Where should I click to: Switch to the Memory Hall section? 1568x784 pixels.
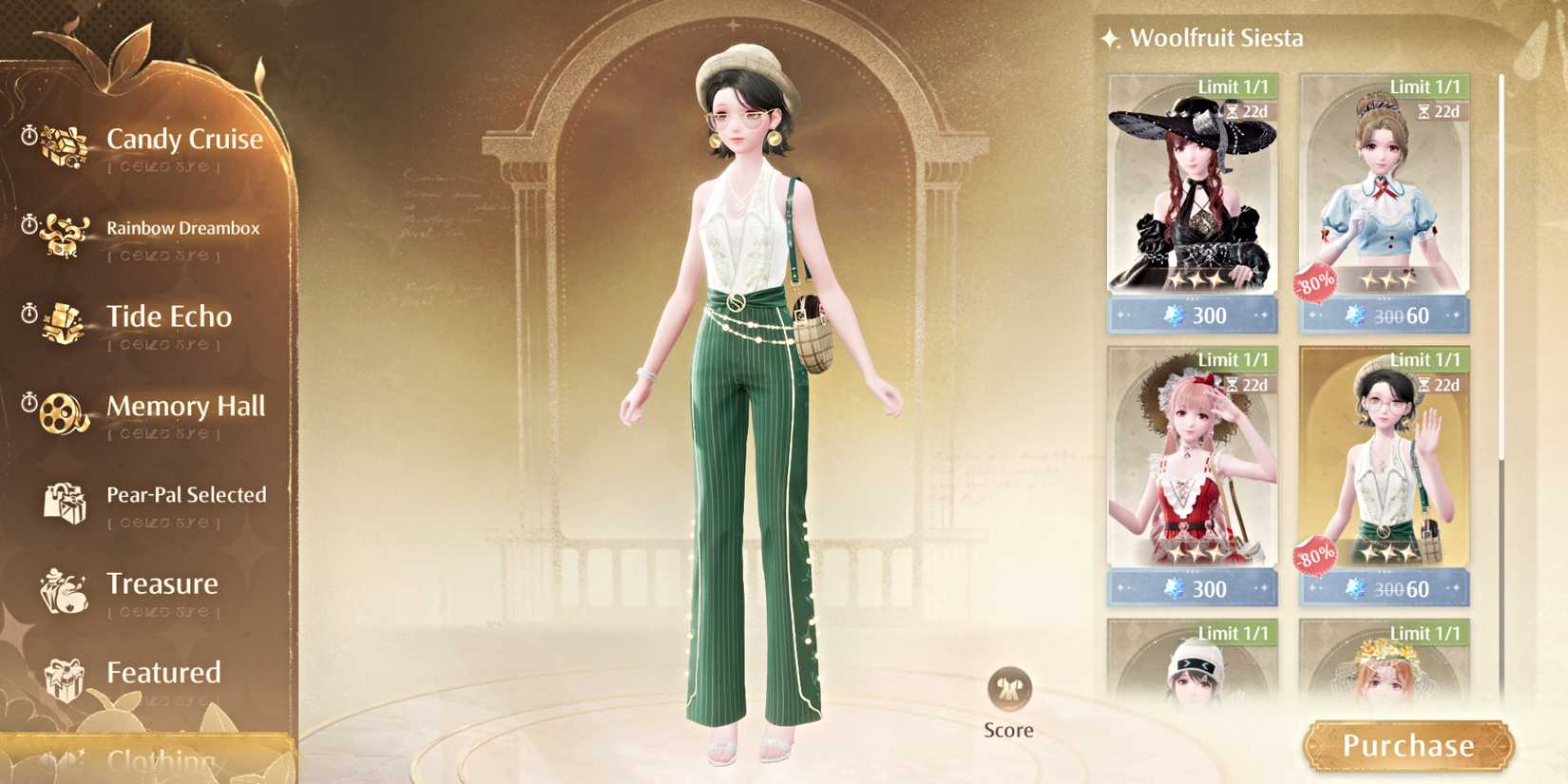pos(186,407)
